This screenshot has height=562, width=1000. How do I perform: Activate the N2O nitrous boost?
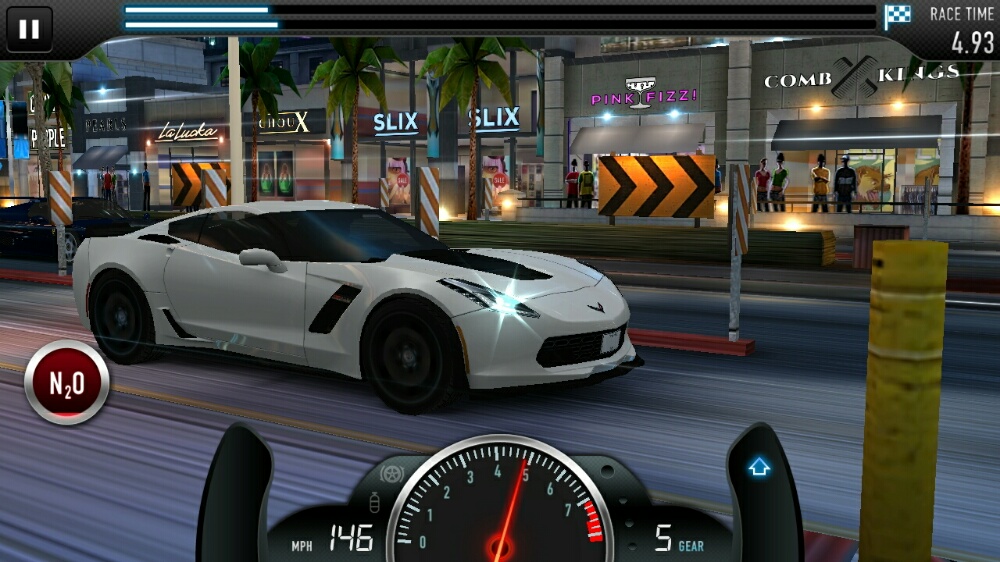(67, 382)
